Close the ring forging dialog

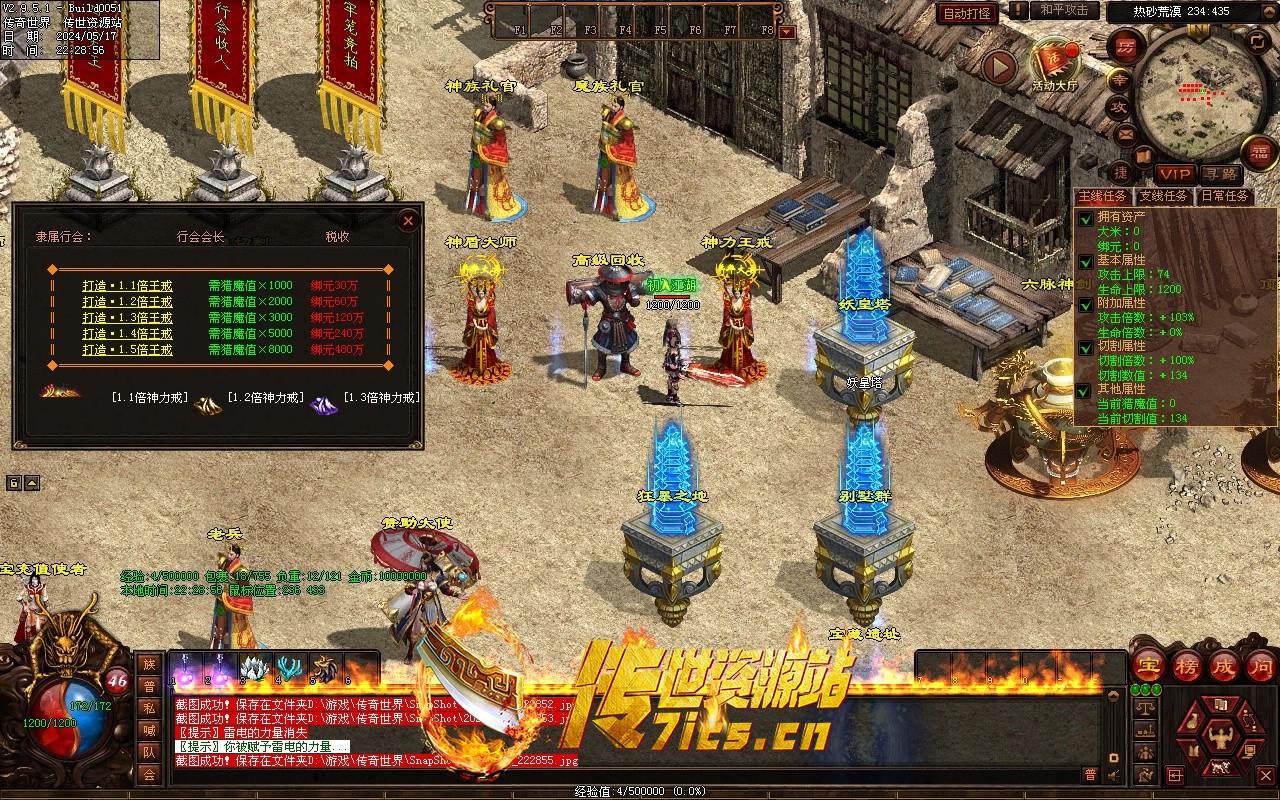point(408,221)
